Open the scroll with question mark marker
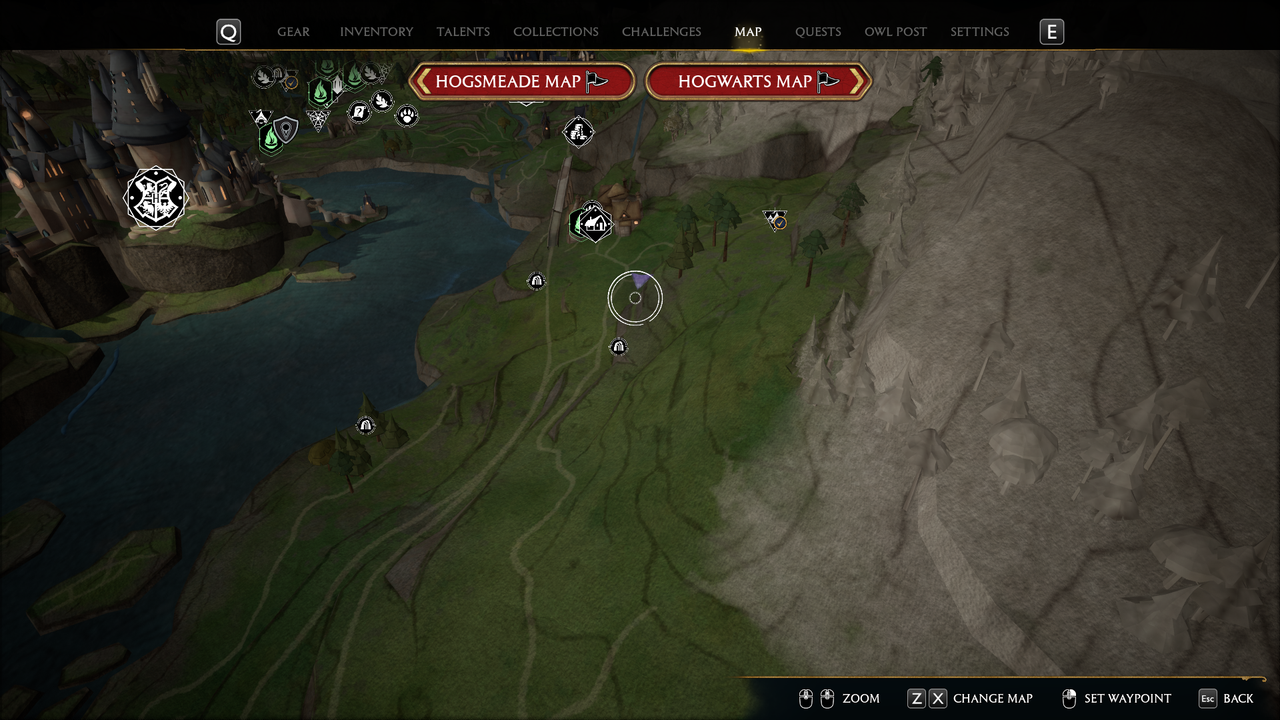Viewport: 1280px width, 720px height. (360, 112)
